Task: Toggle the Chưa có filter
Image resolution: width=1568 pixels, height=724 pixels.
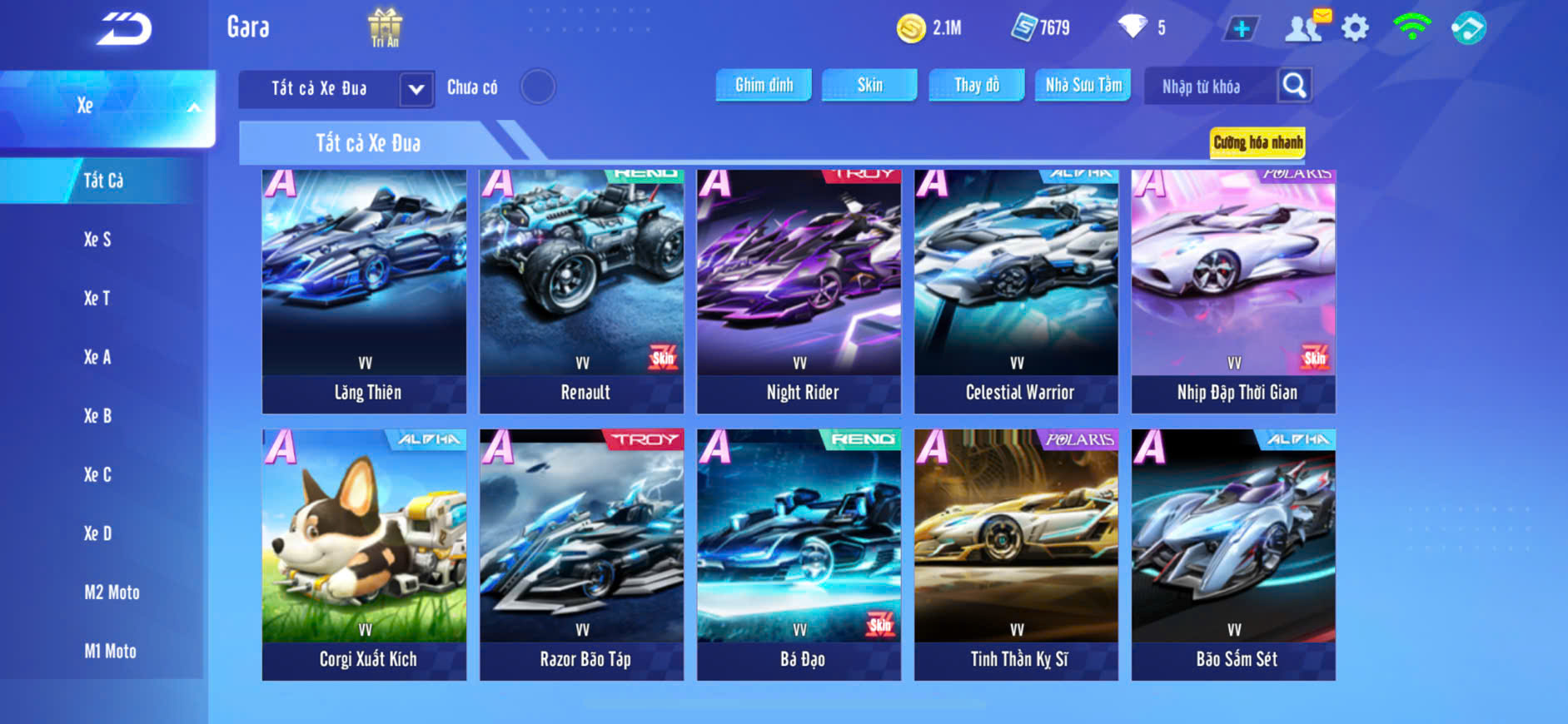Action: tap(538, 87)
